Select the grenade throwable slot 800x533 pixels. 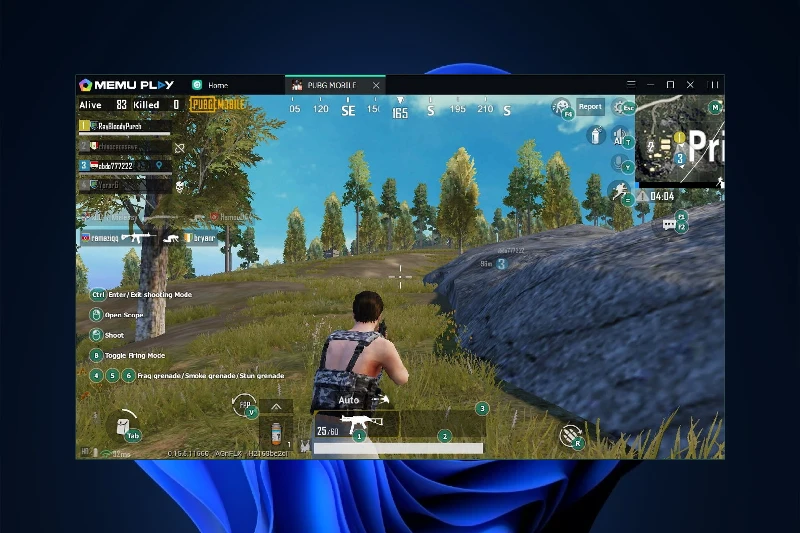(x=273, y=433)
